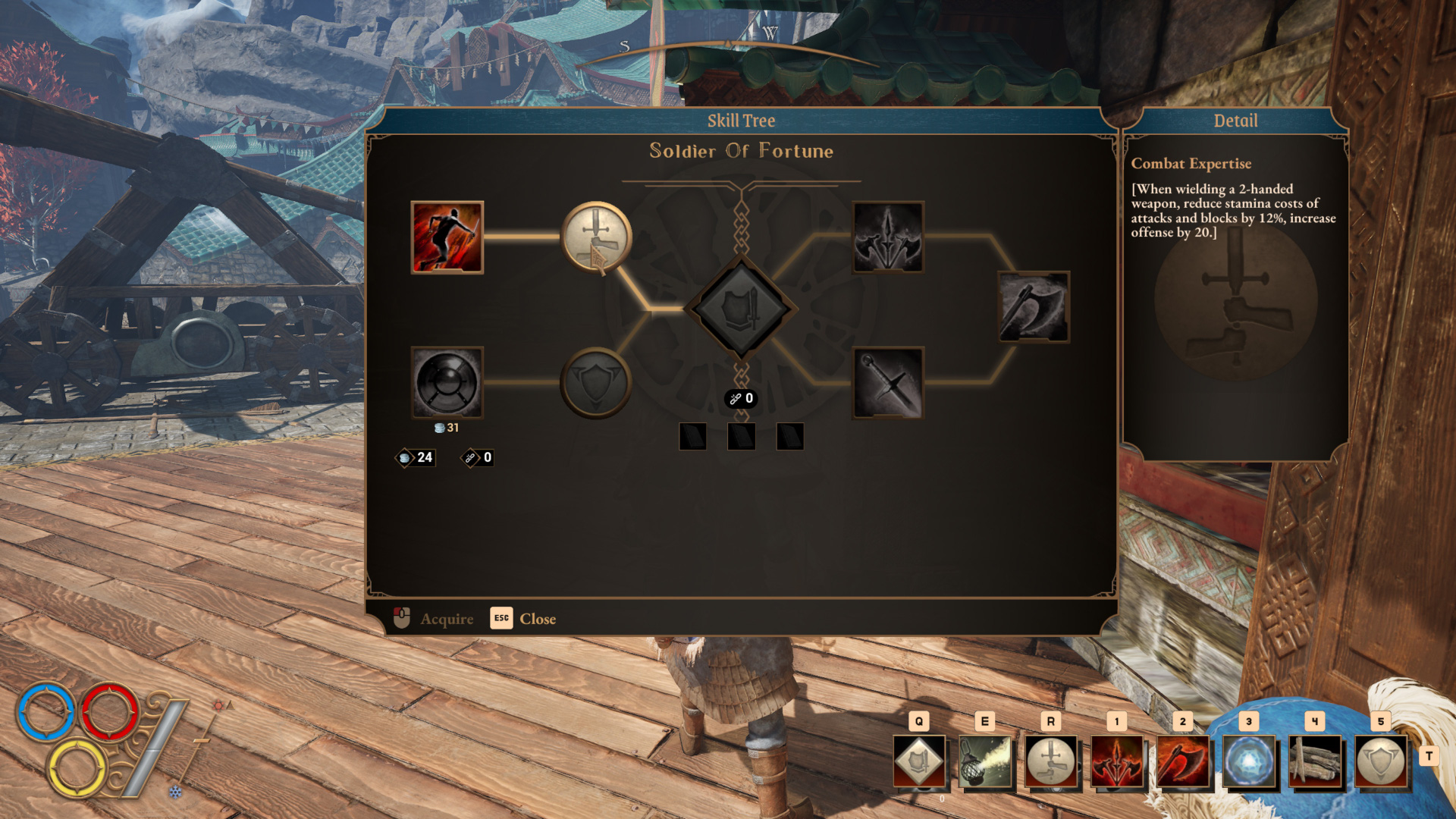Choose the locked round shield skill costing 31

(x=447, y=383)
